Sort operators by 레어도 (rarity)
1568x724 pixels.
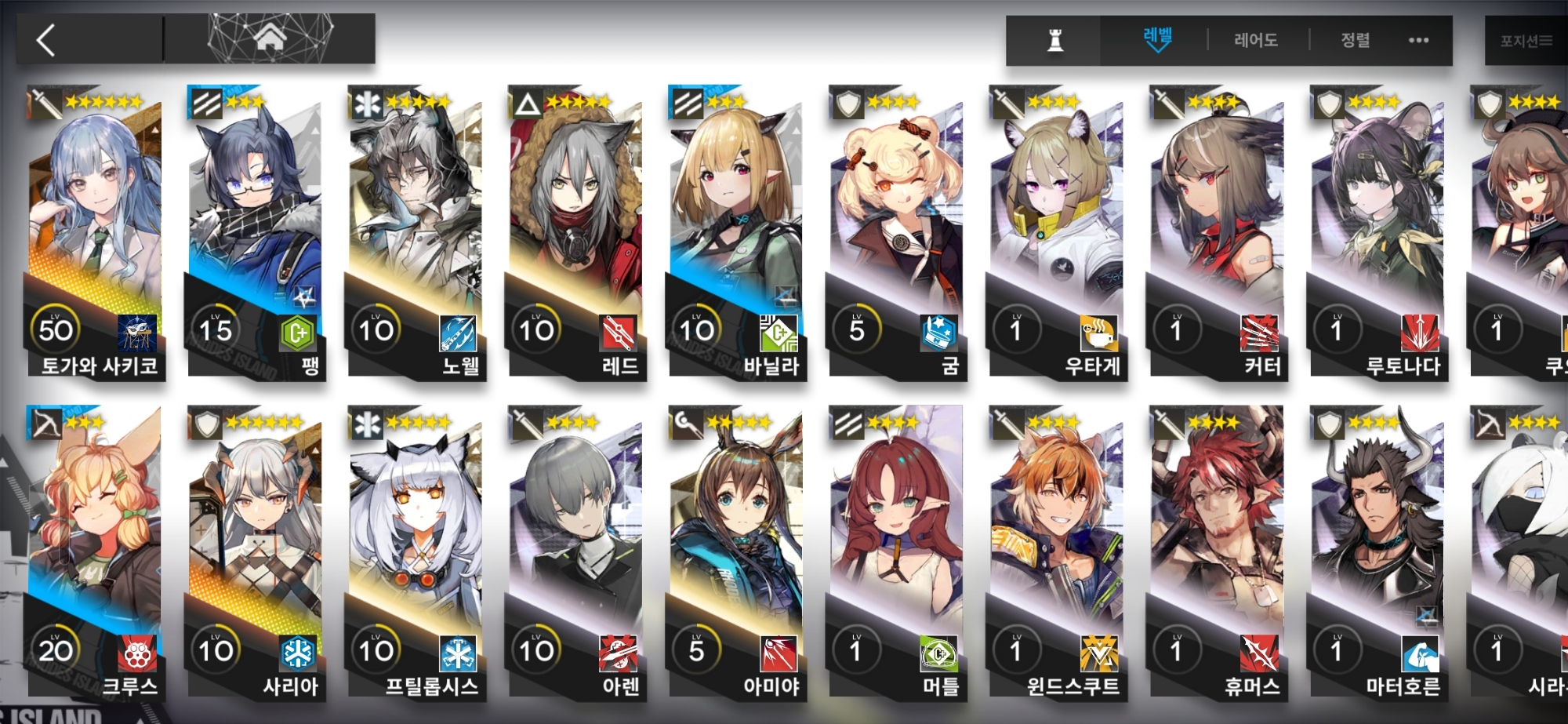(x=1256, y=39)
